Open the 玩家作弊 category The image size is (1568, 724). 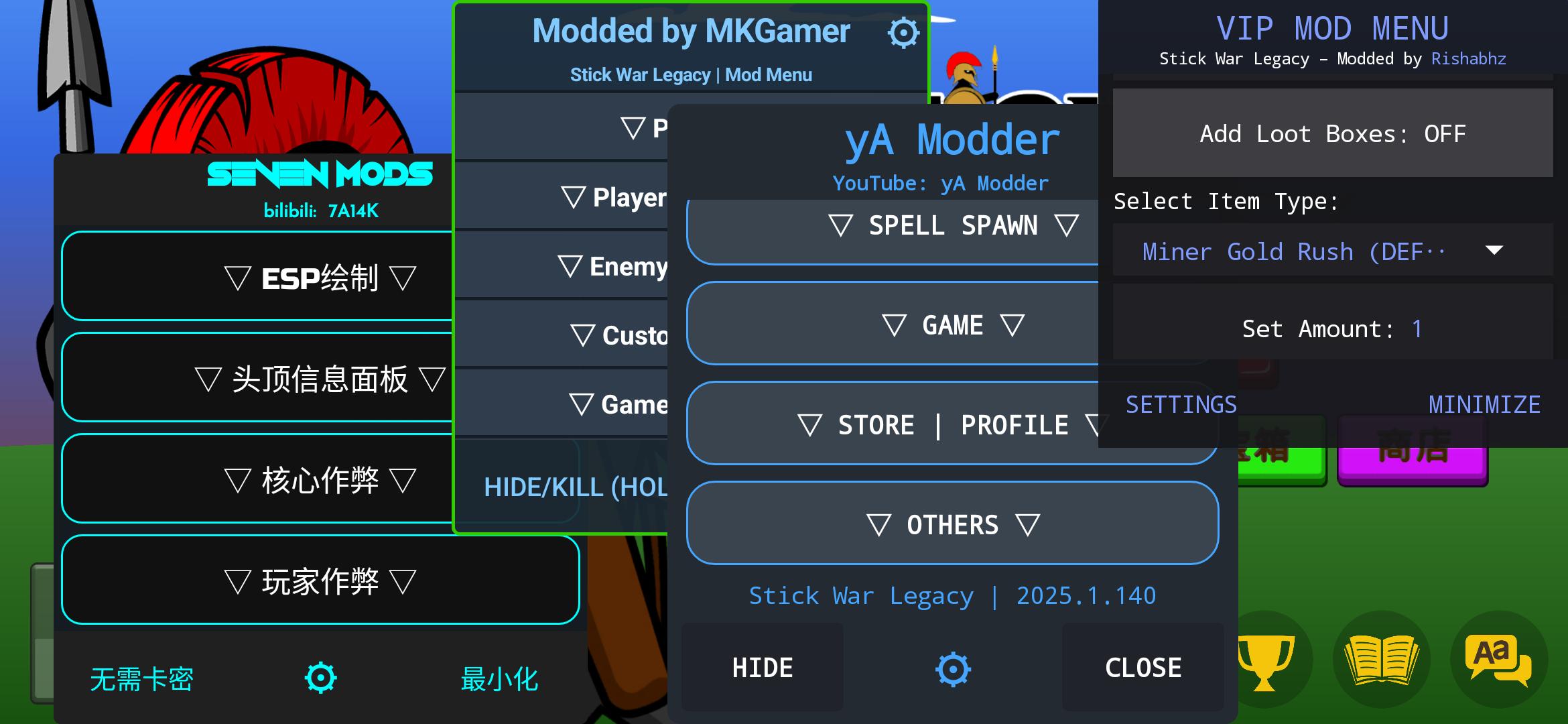[320, 581]
